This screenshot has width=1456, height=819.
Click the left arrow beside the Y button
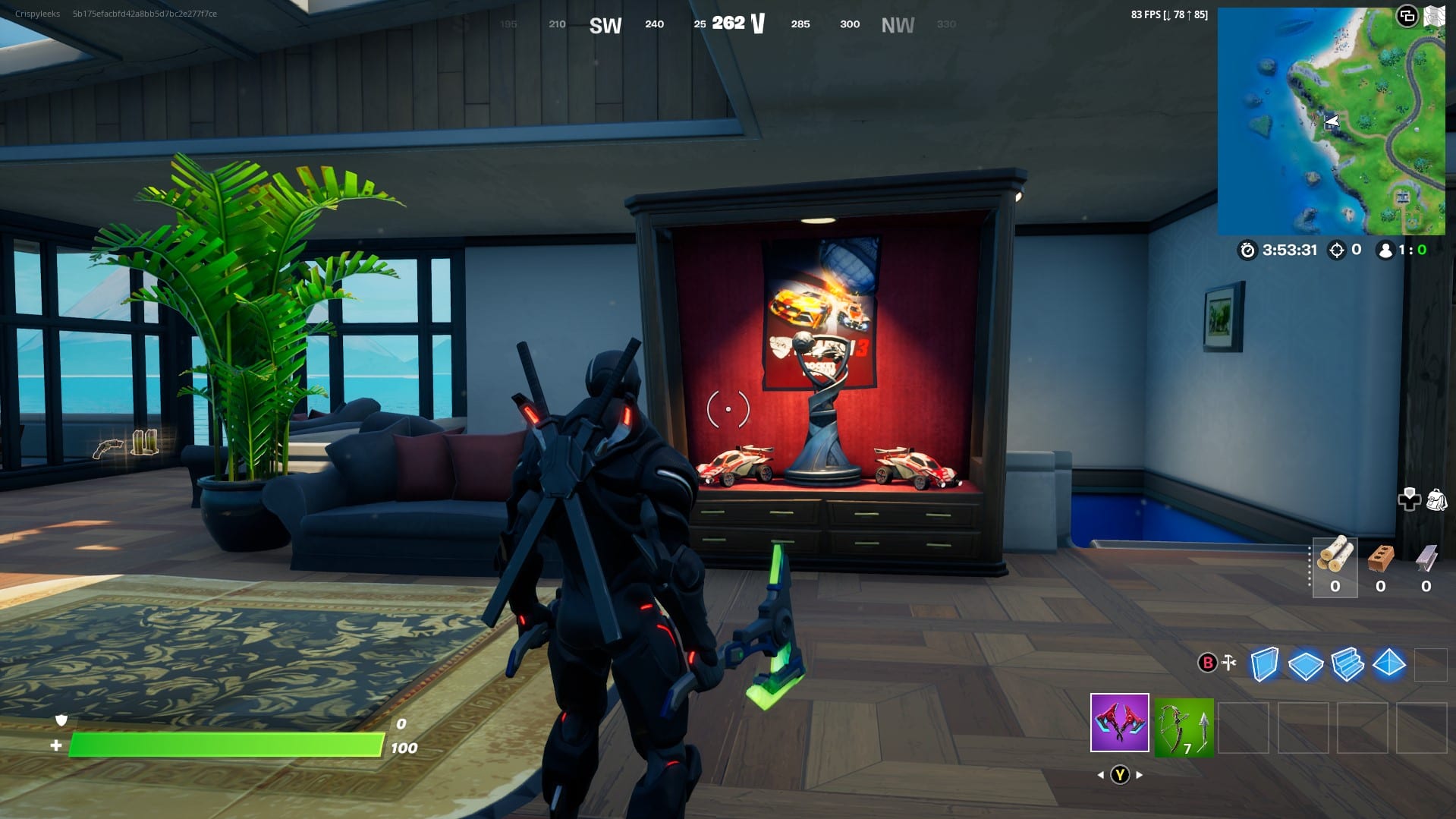(x=1102, y=775)
